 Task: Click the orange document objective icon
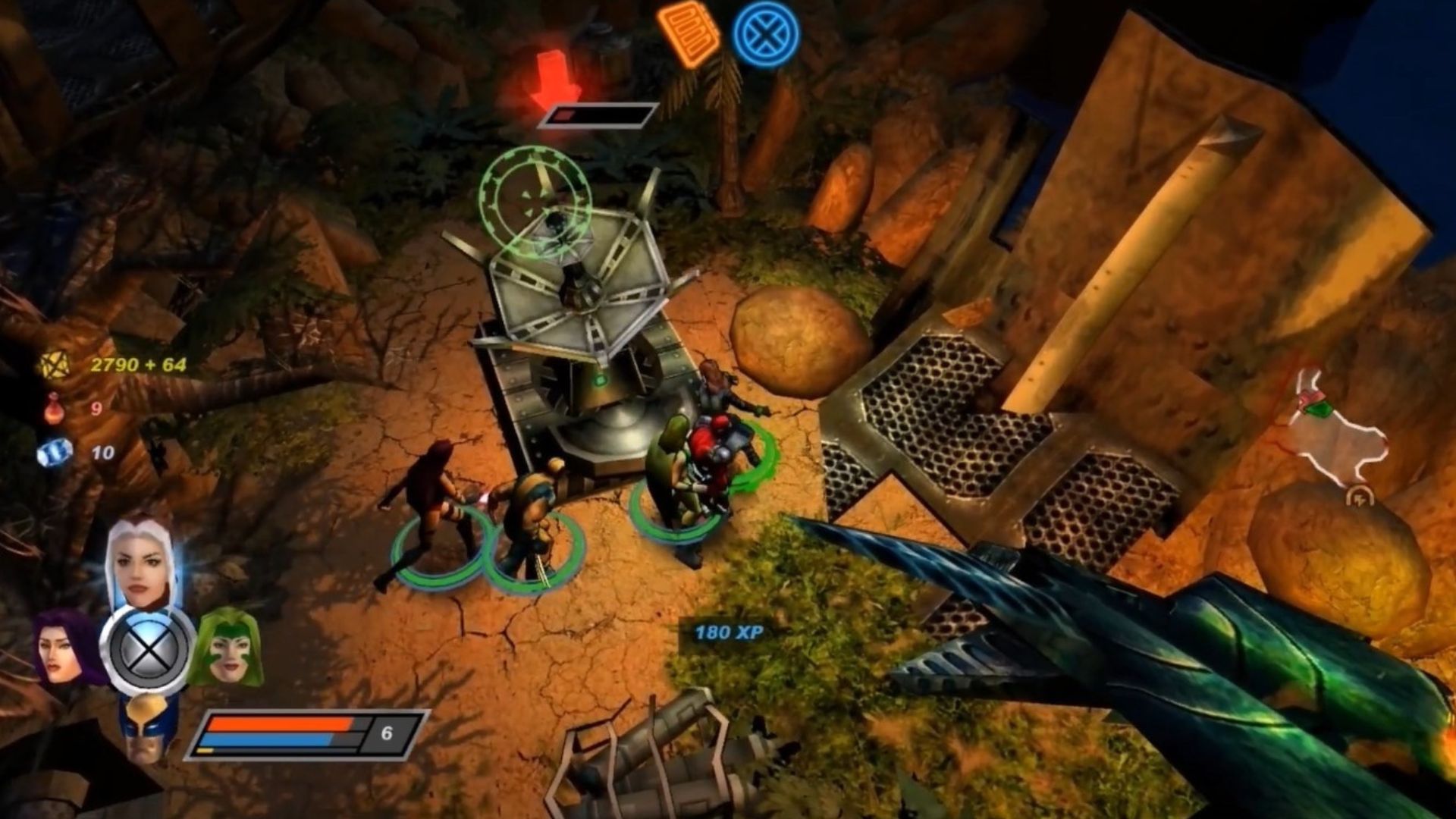pyautogui.click(x=689, y=33)
